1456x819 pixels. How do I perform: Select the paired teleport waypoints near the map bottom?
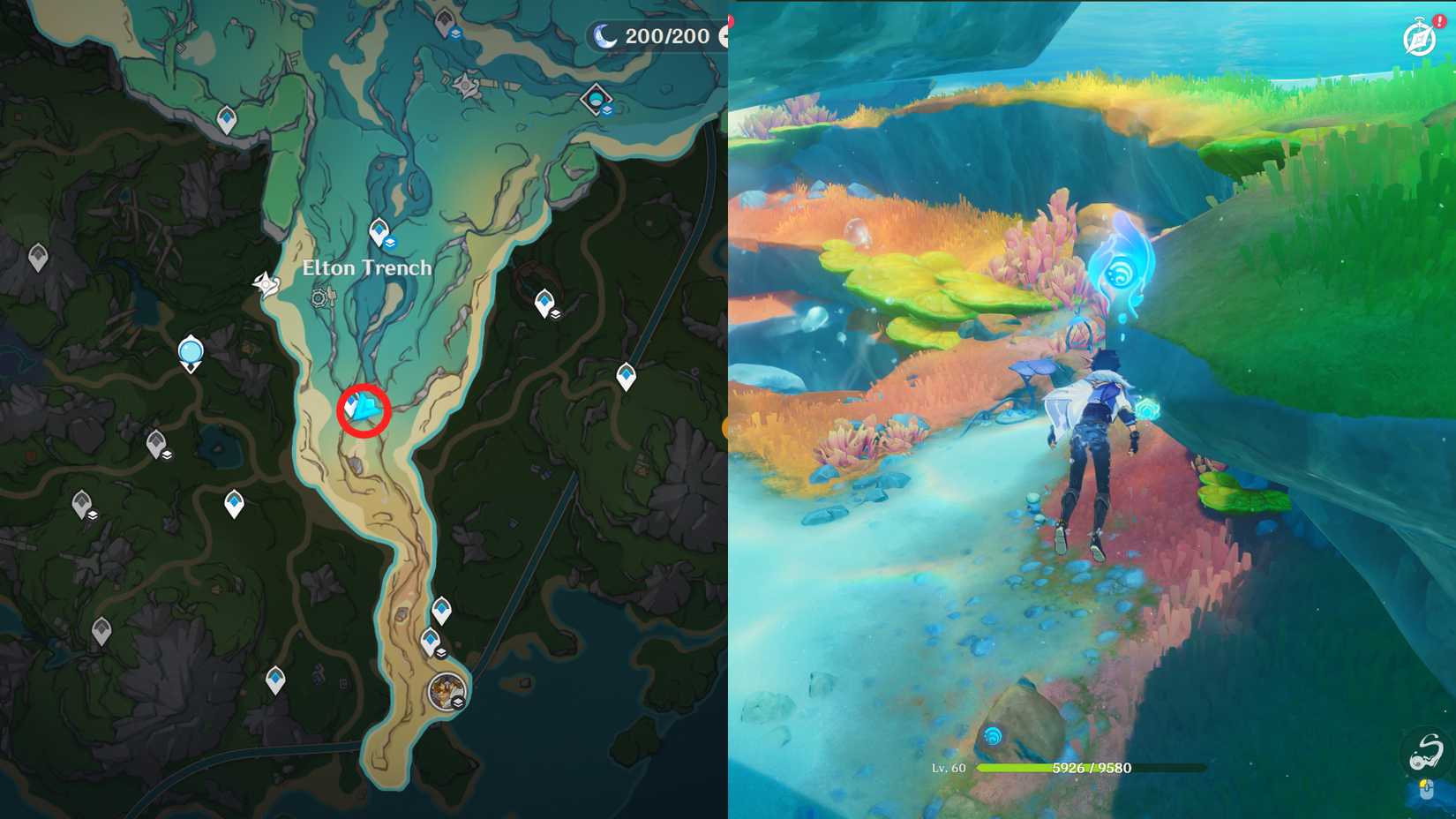(x=437, y=623)
